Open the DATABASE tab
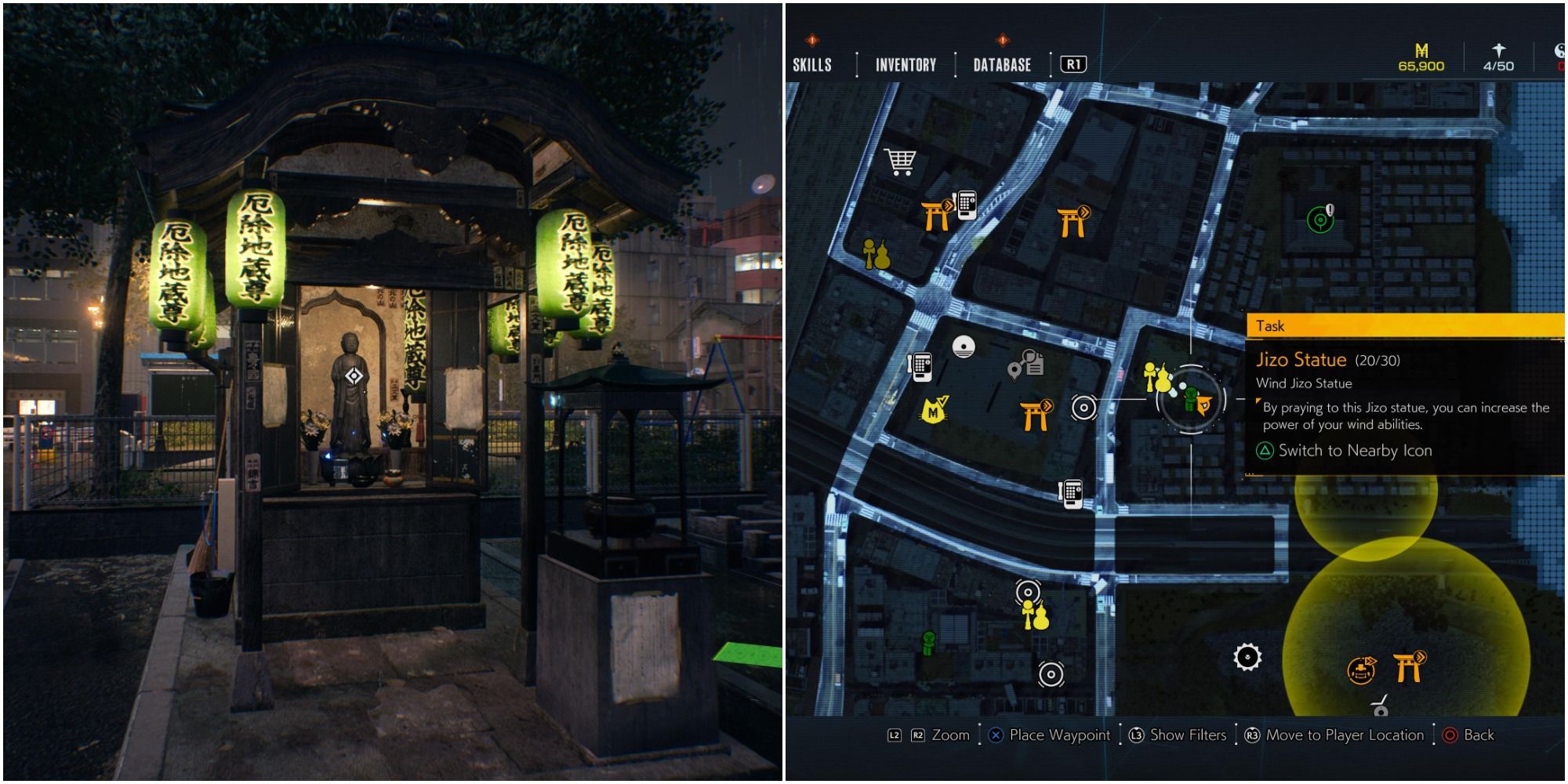The image size is (1568, 784). click(x=1001, y=65)
